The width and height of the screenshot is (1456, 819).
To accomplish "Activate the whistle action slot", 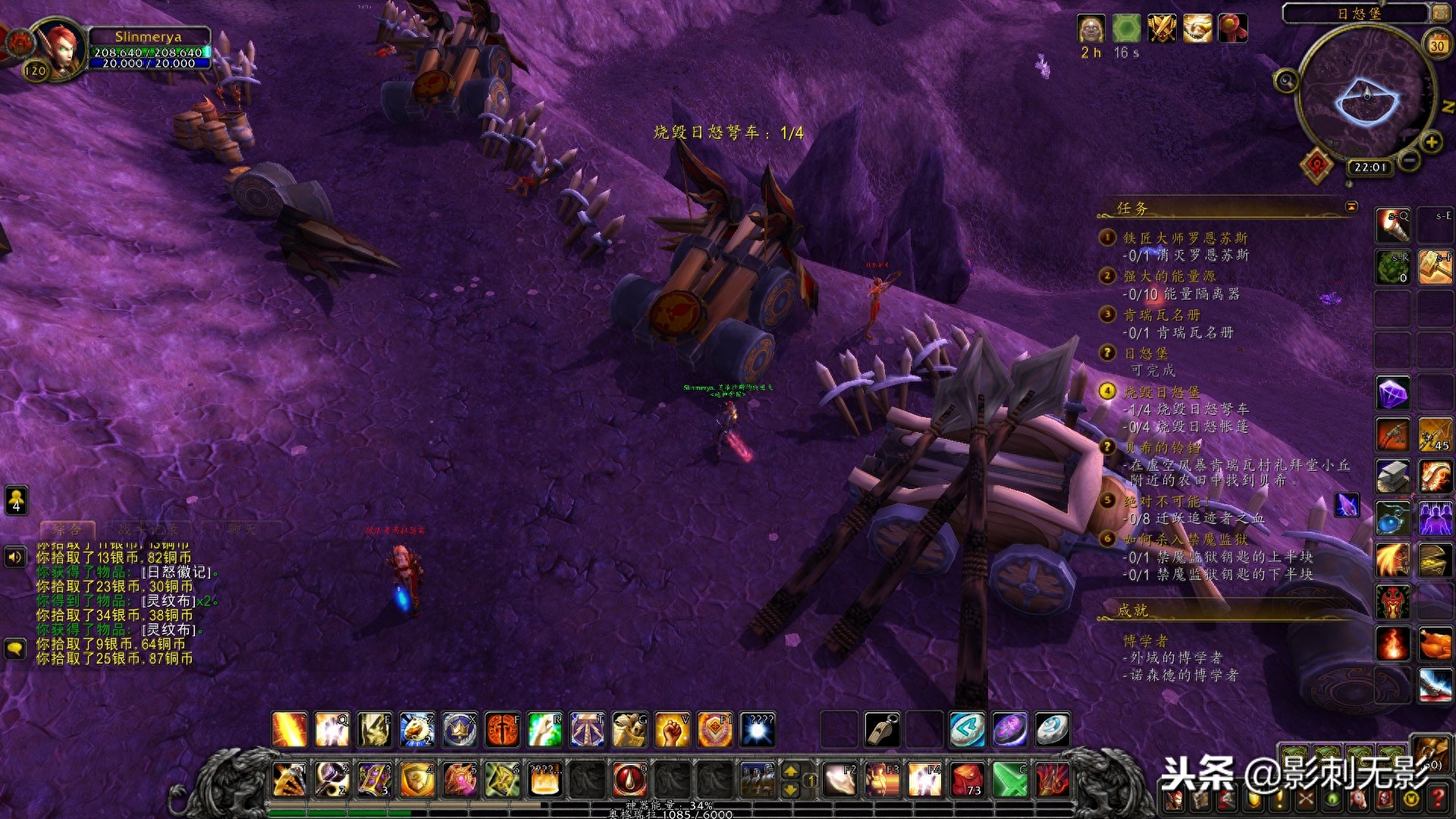I will (x=882, y=730).
